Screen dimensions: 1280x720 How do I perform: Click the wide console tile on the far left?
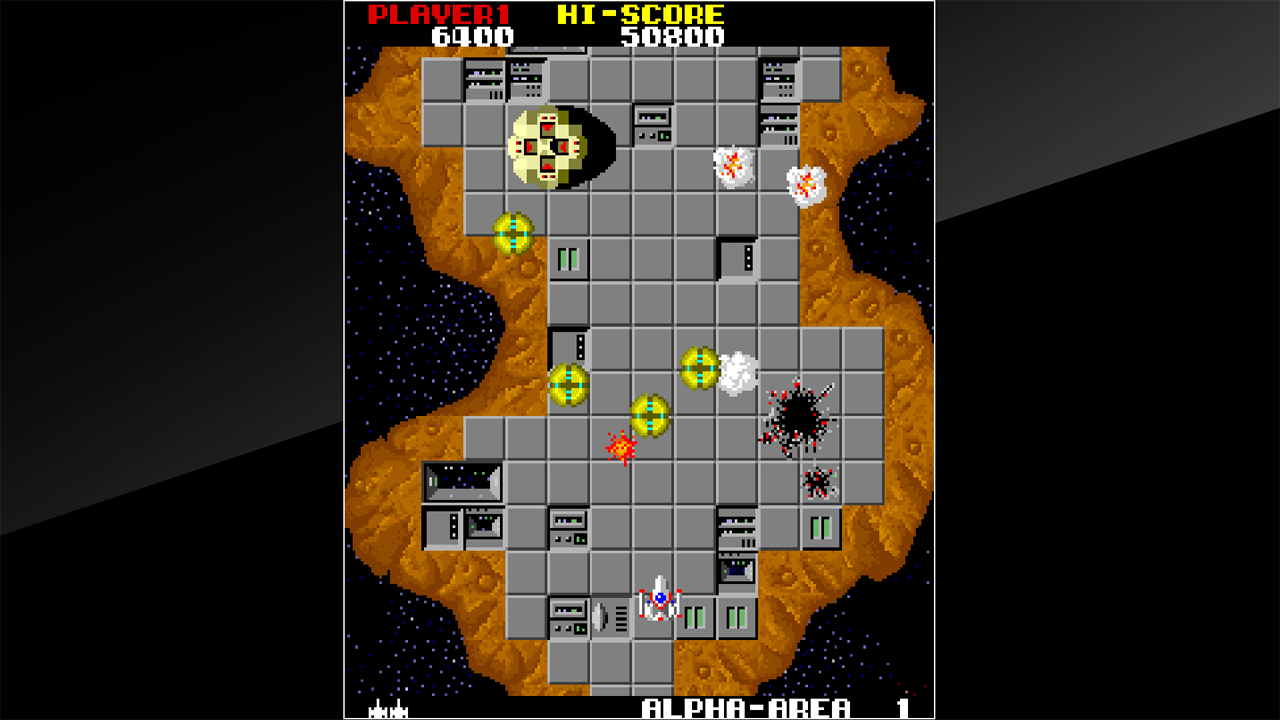tap(465, 480)
